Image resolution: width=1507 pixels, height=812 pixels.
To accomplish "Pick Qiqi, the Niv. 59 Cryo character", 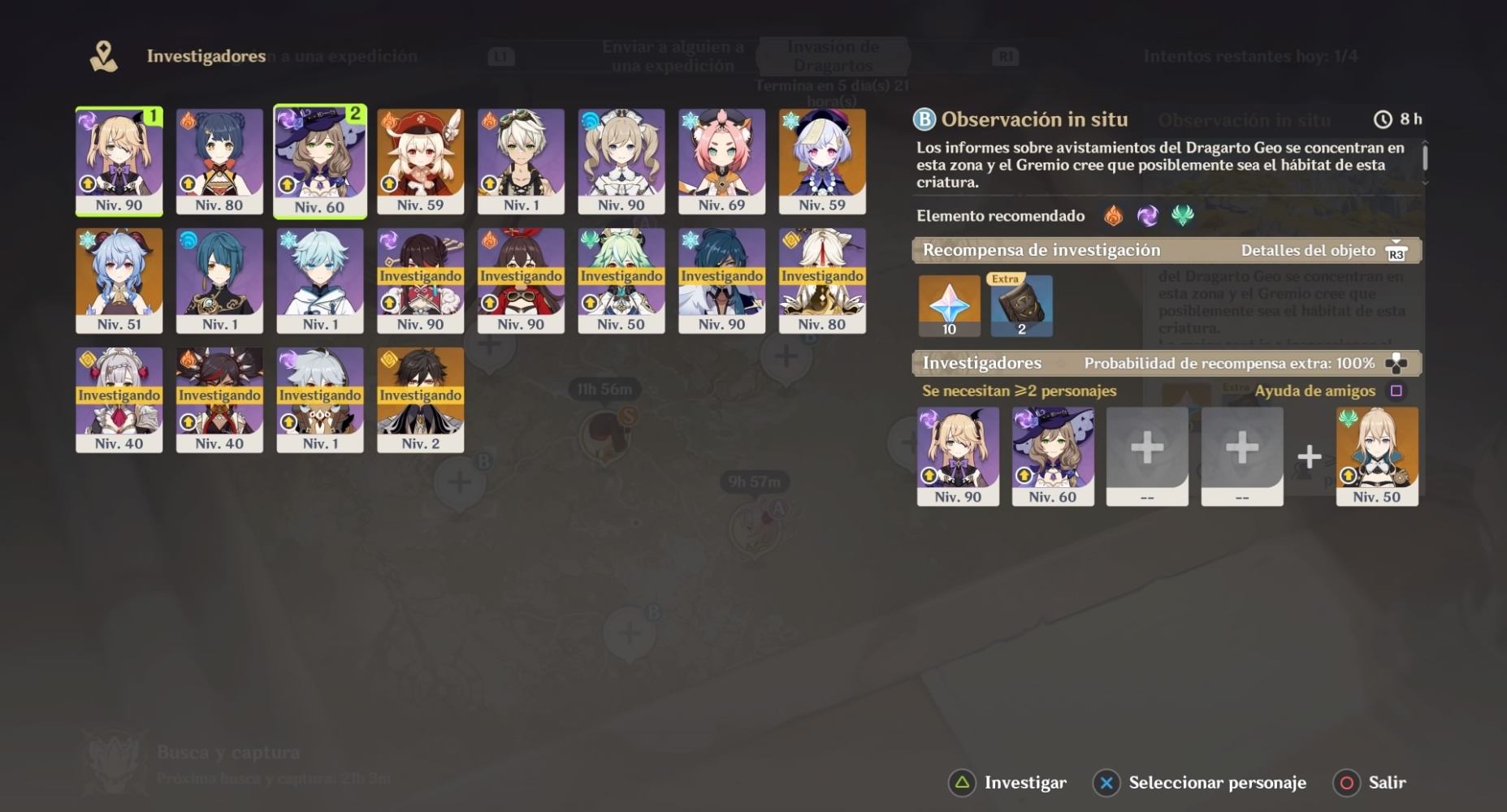I will tap(822, 161).
